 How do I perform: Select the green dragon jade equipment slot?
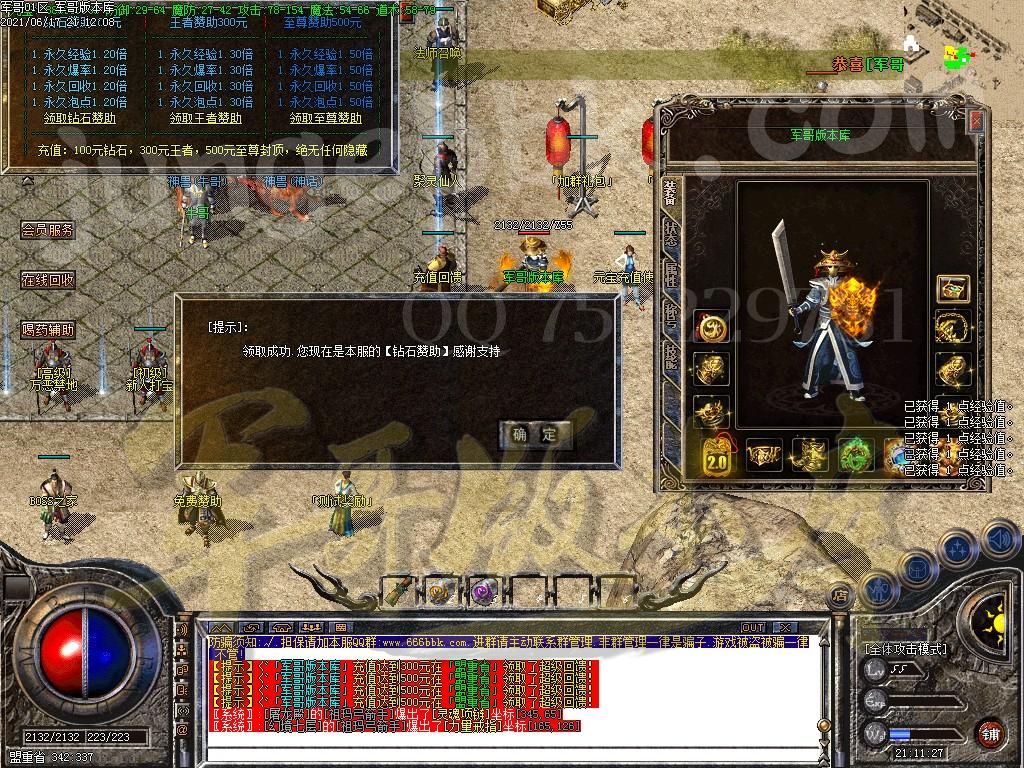(855, 455)
